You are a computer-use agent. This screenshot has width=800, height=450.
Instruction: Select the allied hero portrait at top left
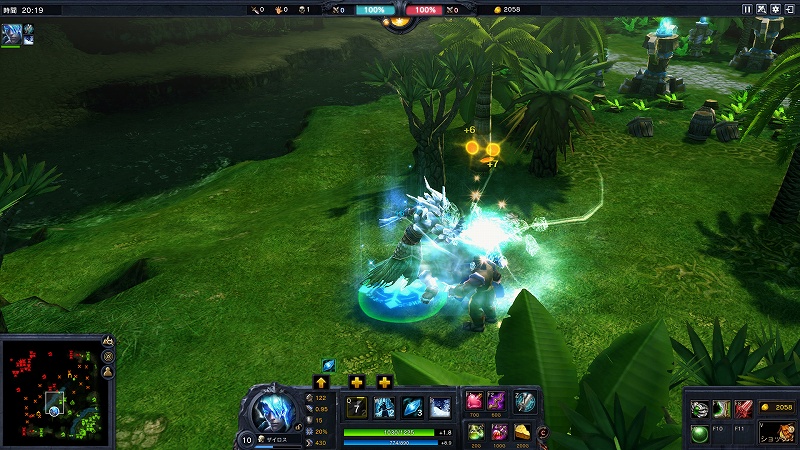click(x=10, y=33)
